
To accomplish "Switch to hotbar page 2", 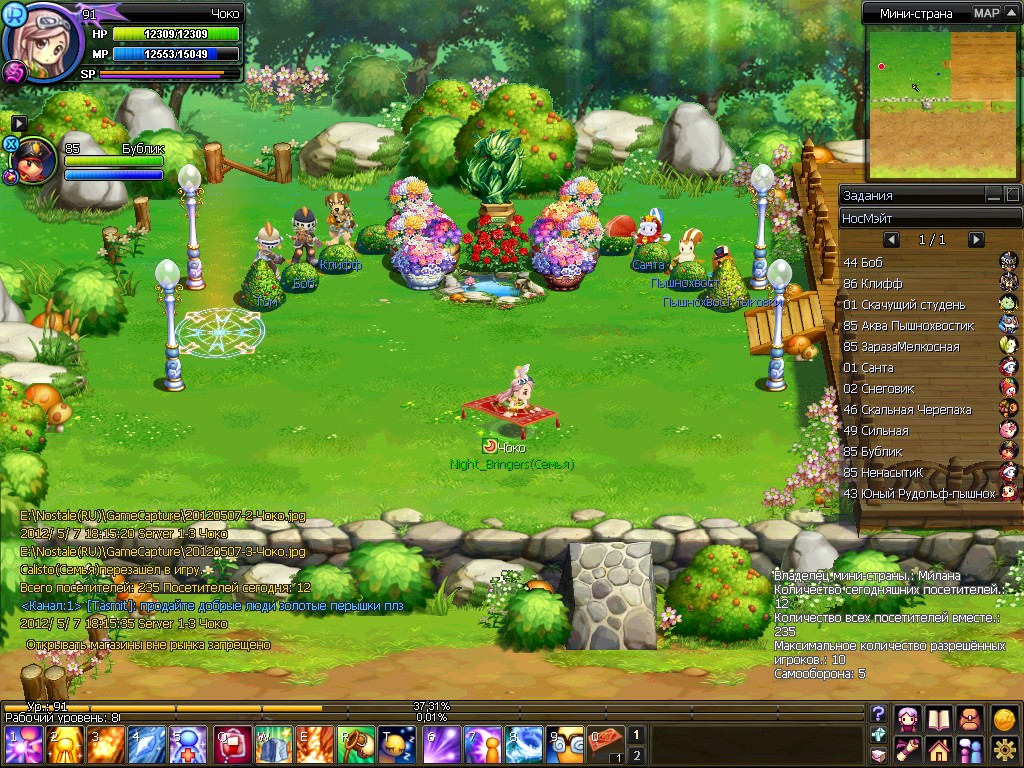I will point(636,755).
